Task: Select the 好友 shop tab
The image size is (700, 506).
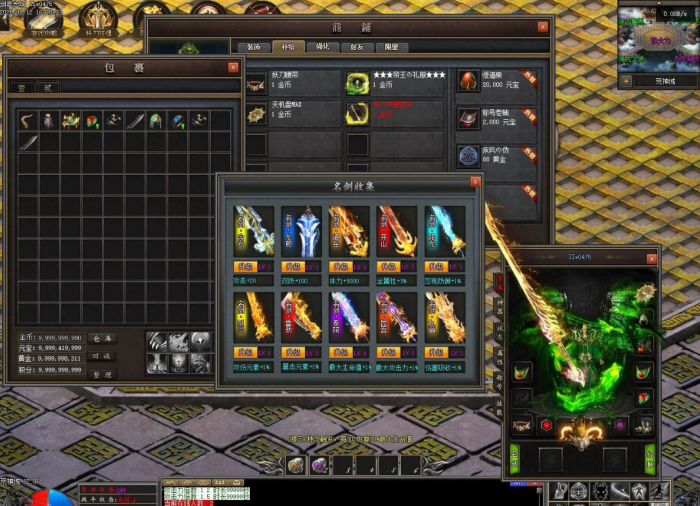Action: point(357,47)
